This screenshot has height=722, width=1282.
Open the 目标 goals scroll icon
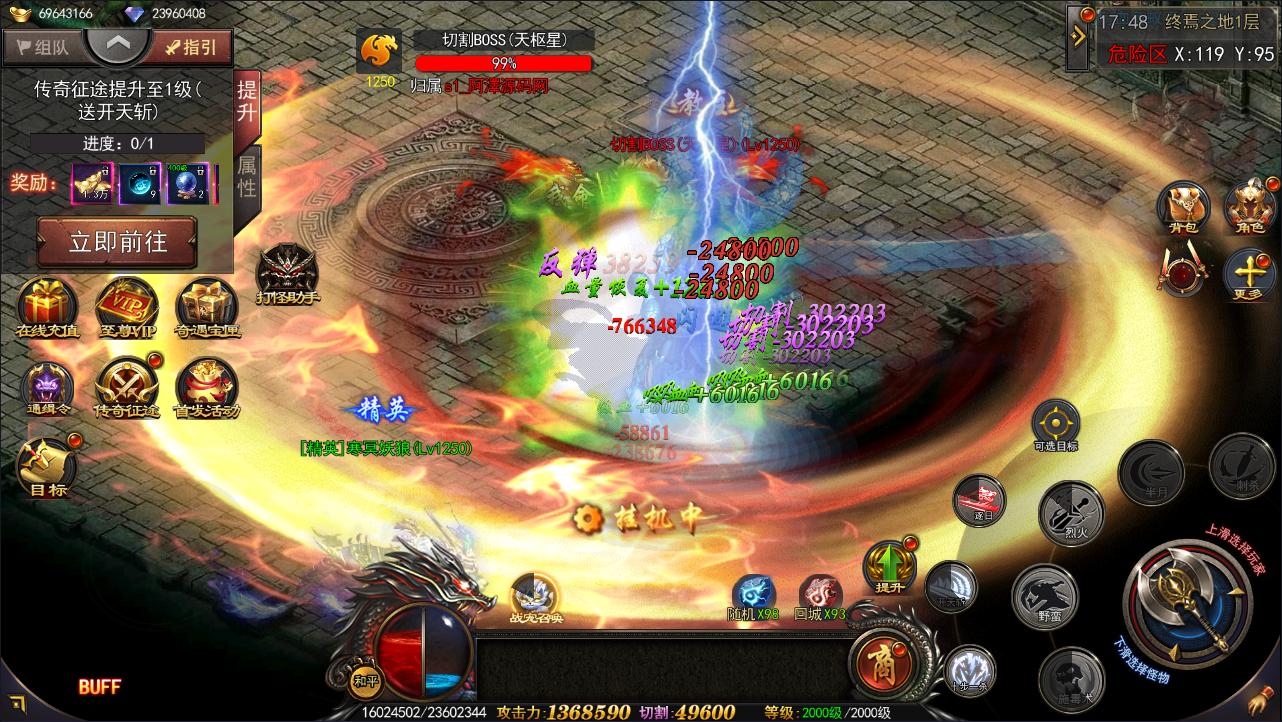[x=47, y=466]
